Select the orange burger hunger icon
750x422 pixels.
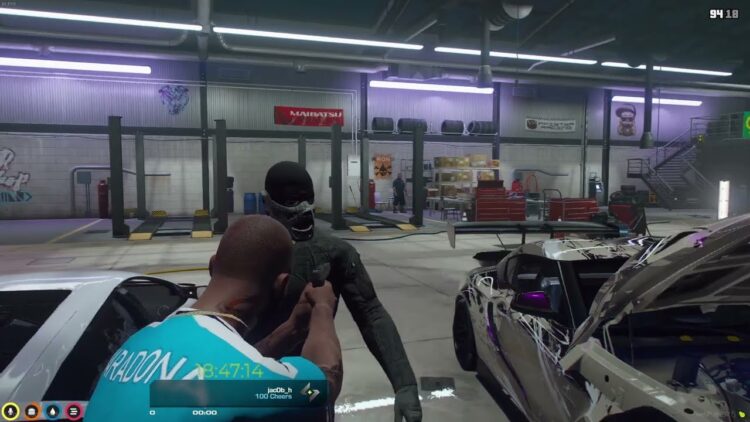(x=32, y=410)
